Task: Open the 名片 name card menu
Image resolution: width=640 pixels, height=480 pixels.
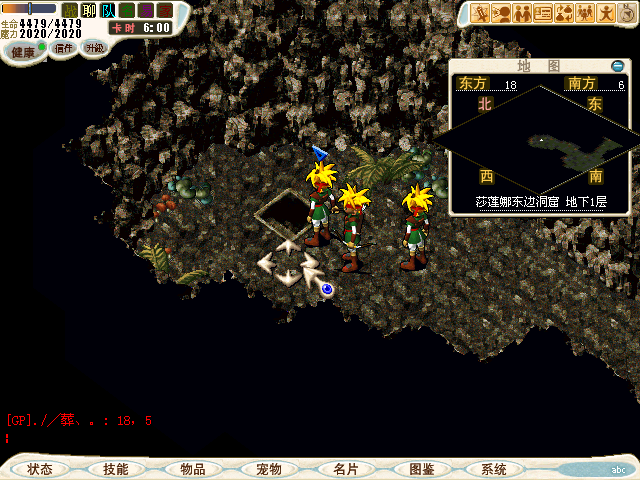Action: click(x=345, y=469)
